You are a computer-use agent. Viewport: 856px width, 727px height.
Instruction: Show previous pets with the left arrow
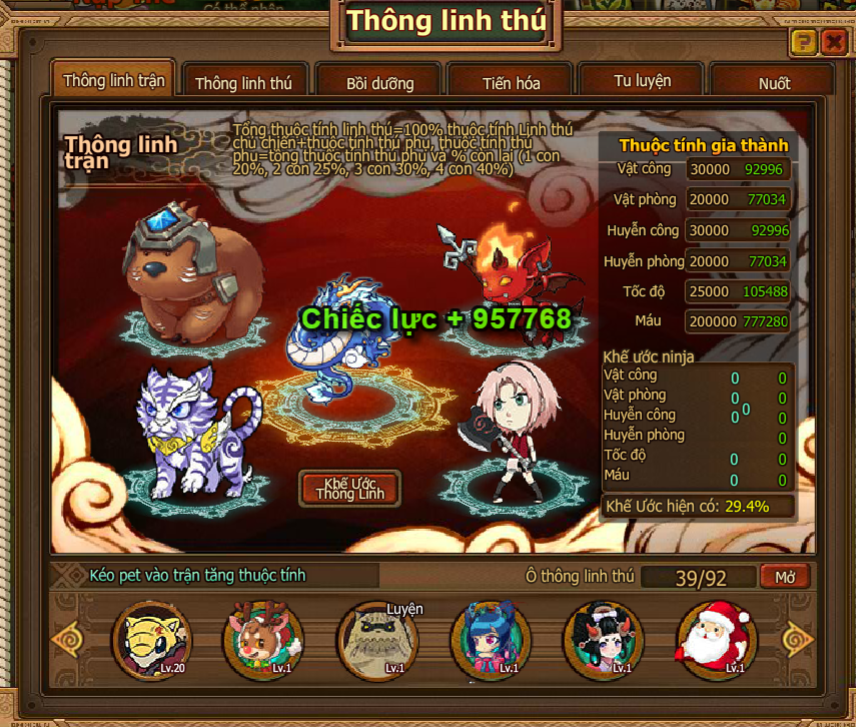pos(68,639)
